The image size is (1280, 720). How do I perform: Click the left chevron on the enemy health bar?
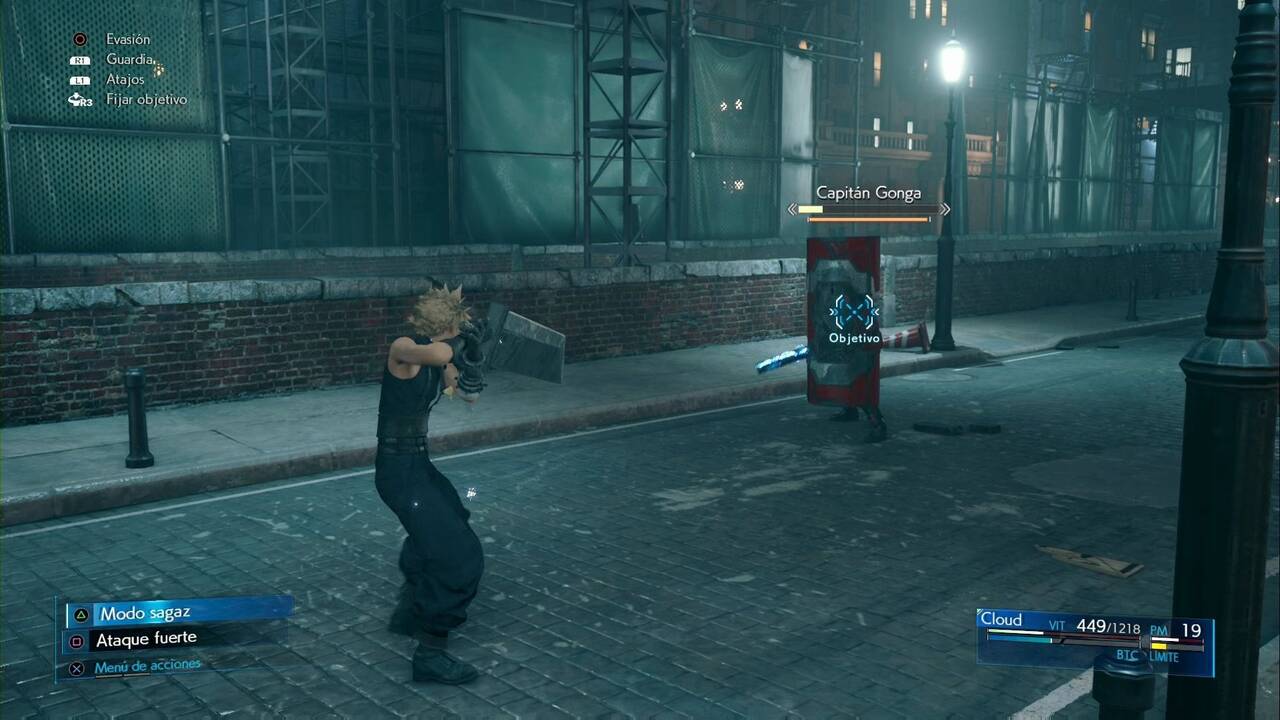tap(794, 210)
